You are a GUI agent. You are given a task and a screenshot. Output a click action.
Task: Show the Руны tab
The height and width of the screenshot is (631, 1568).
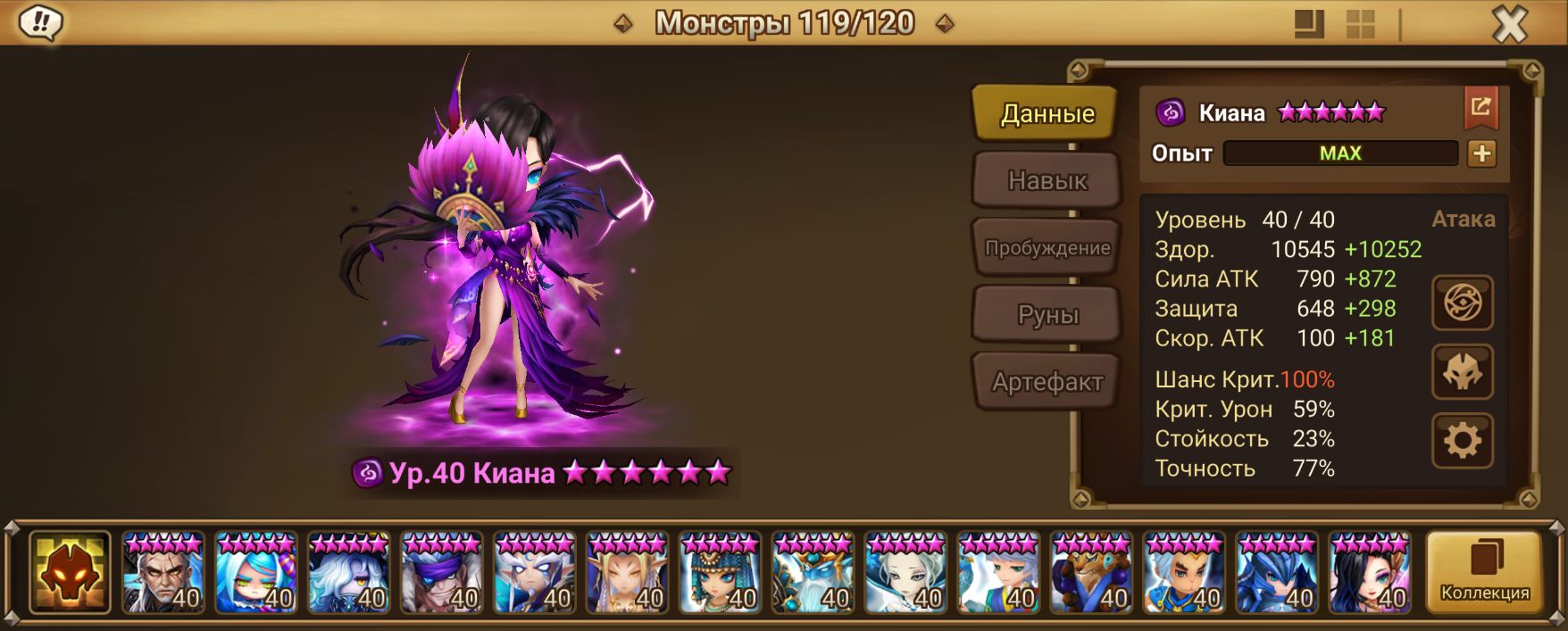click(1047, 315)
